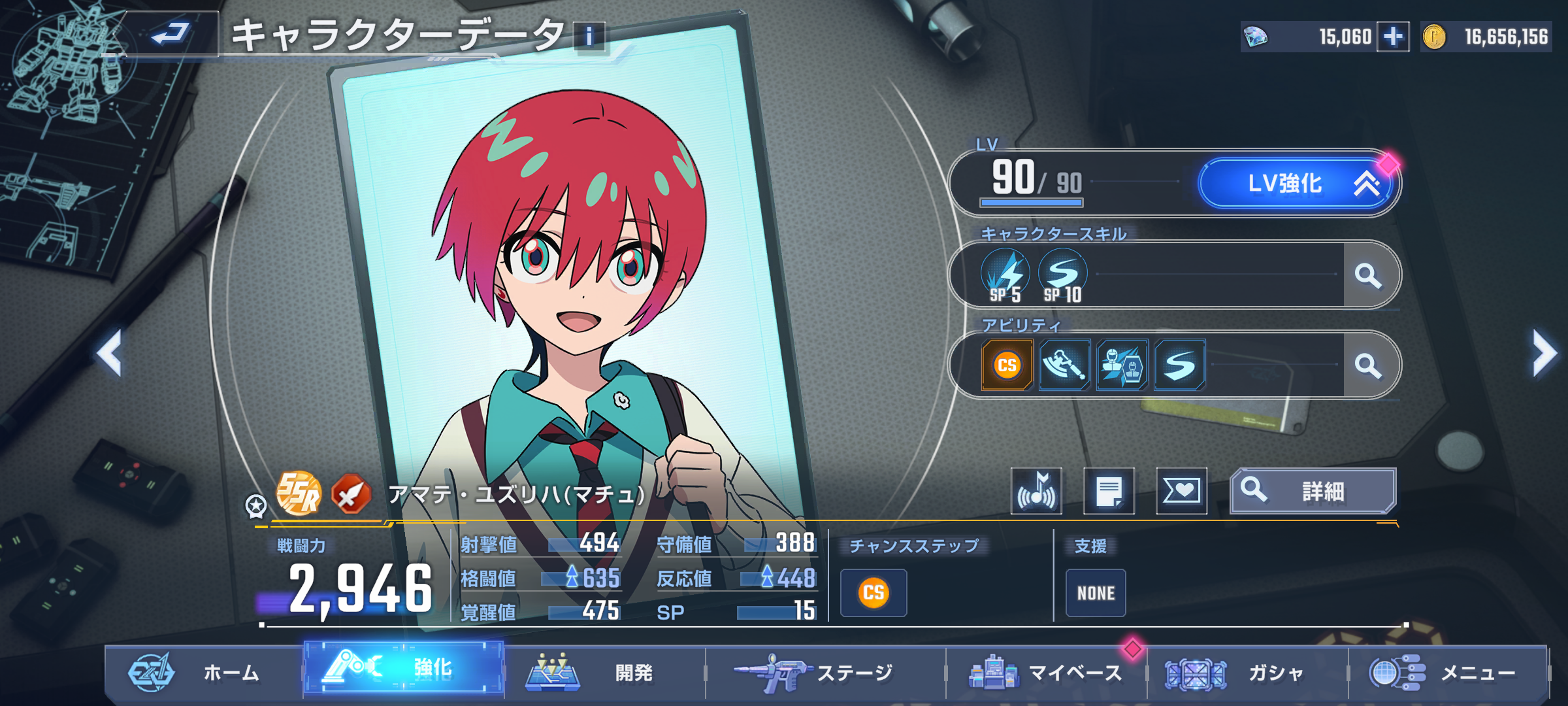Viewport: 1568px width, 706px height.
Task: Select the SP 10 S-shaped skill icon
Action: [x=1062, y=276]
